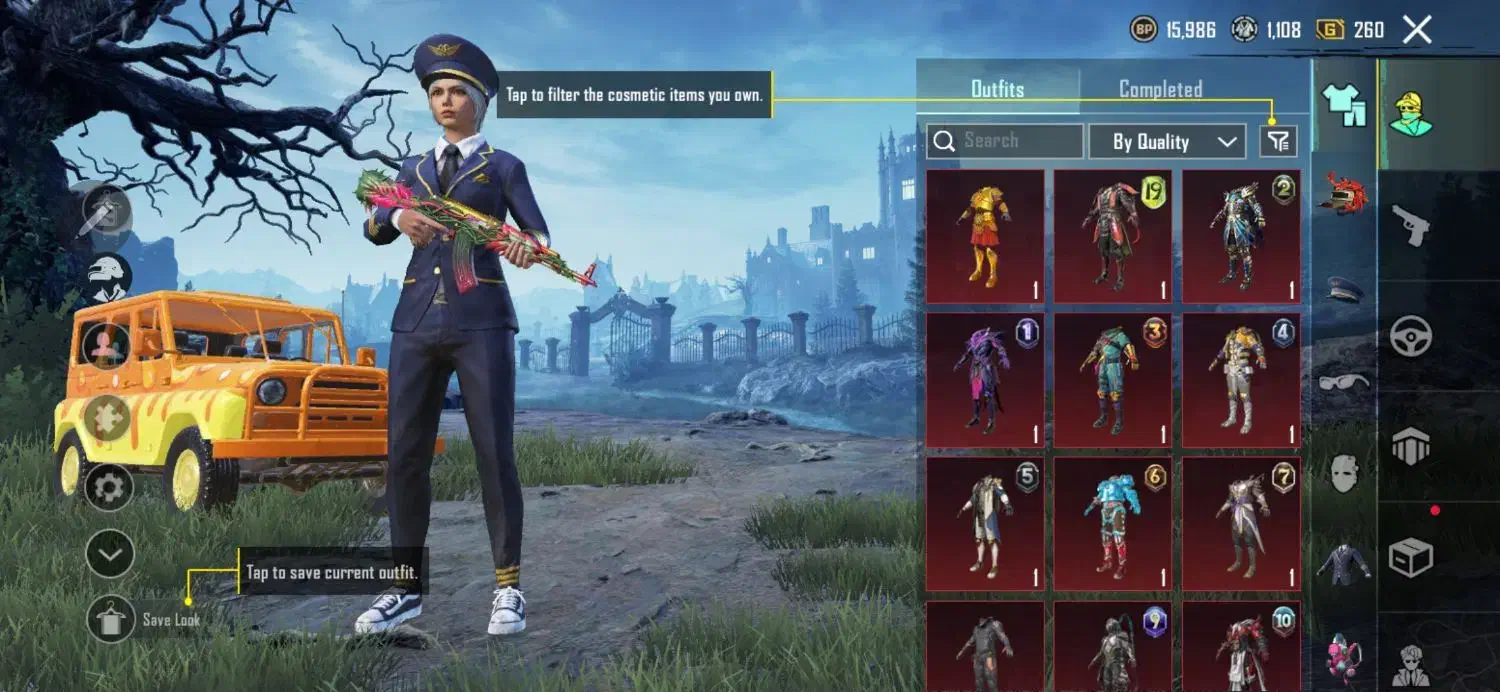
Task: Toggle the owned-items filter funnel icon
Action: click(1278, 142)
